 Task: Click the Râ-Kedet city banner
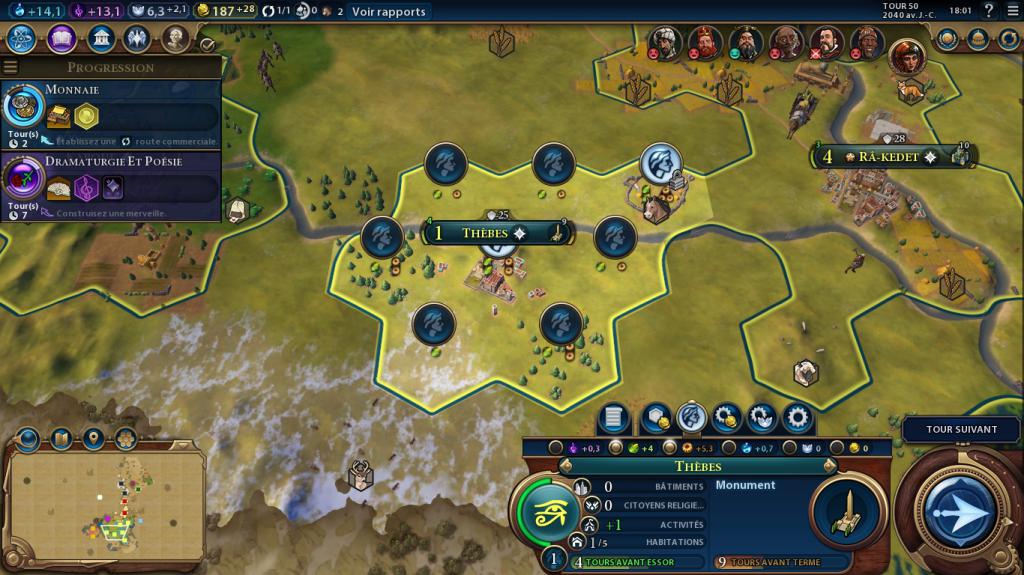888,157
